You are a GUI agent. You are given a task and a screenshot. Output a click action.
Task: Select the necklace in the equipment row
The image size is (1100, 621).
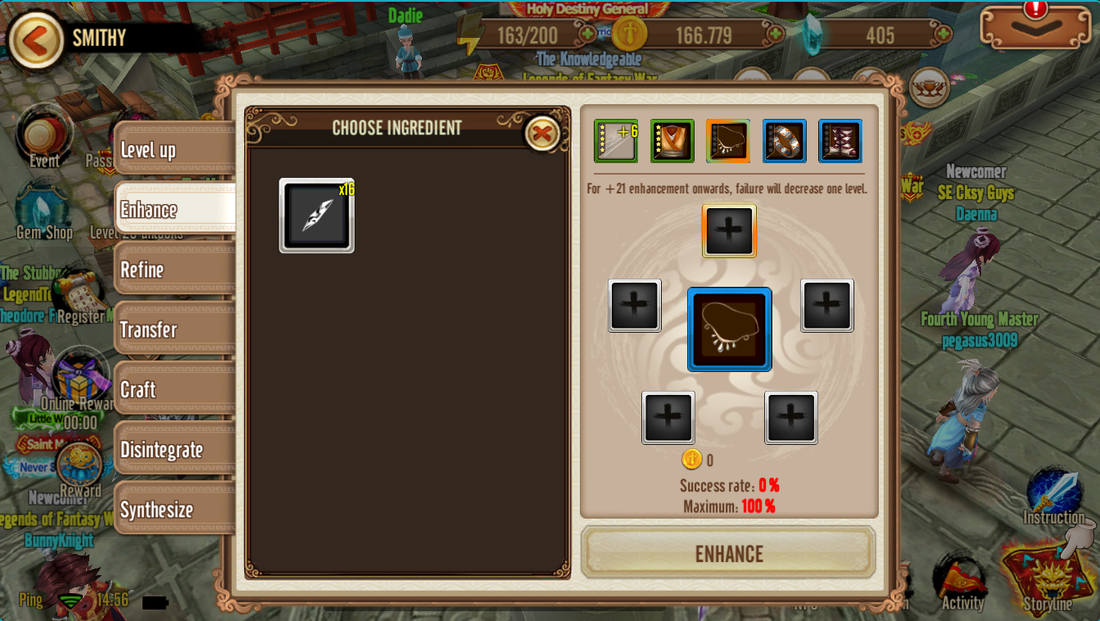728,141
